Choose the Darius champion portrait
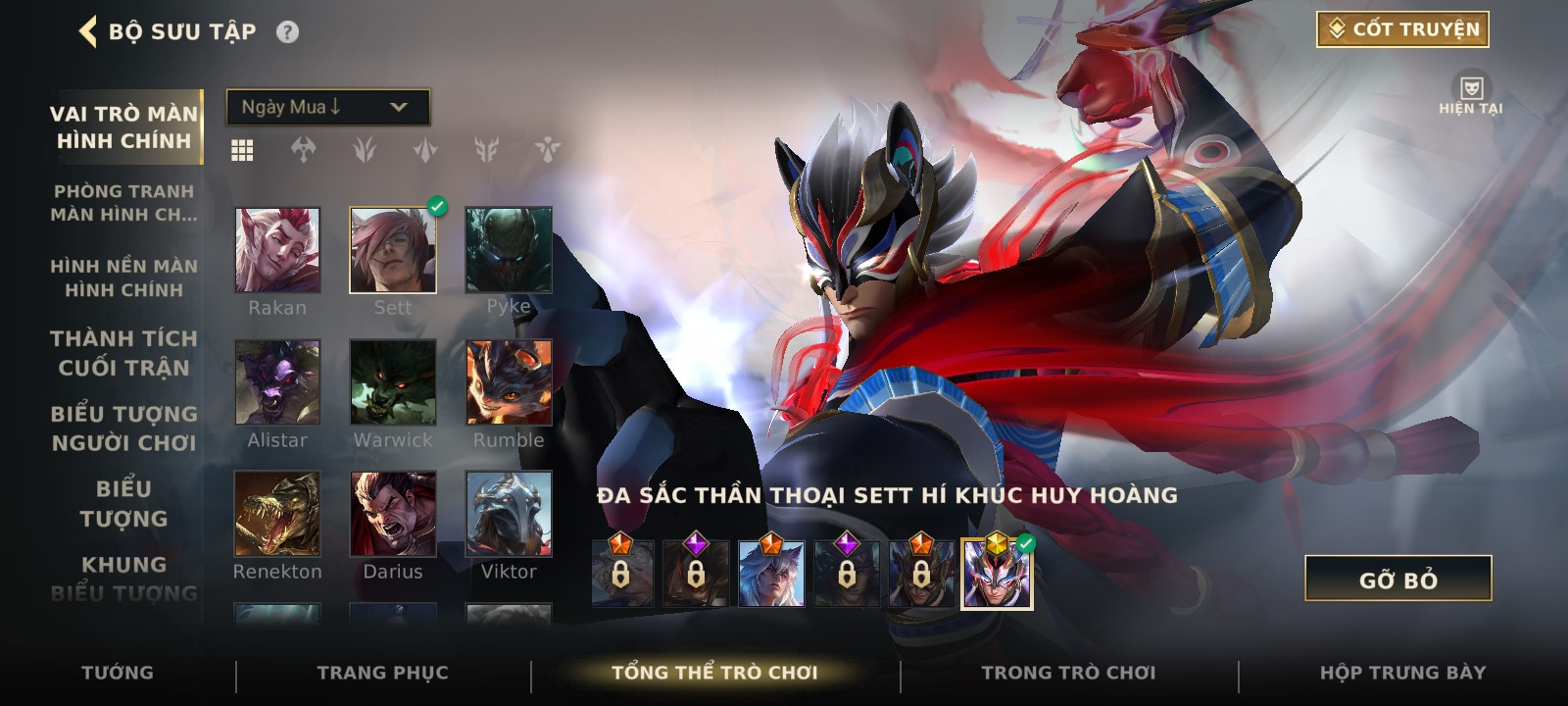Screen dimensions: 1568x706 pos(393,514)
